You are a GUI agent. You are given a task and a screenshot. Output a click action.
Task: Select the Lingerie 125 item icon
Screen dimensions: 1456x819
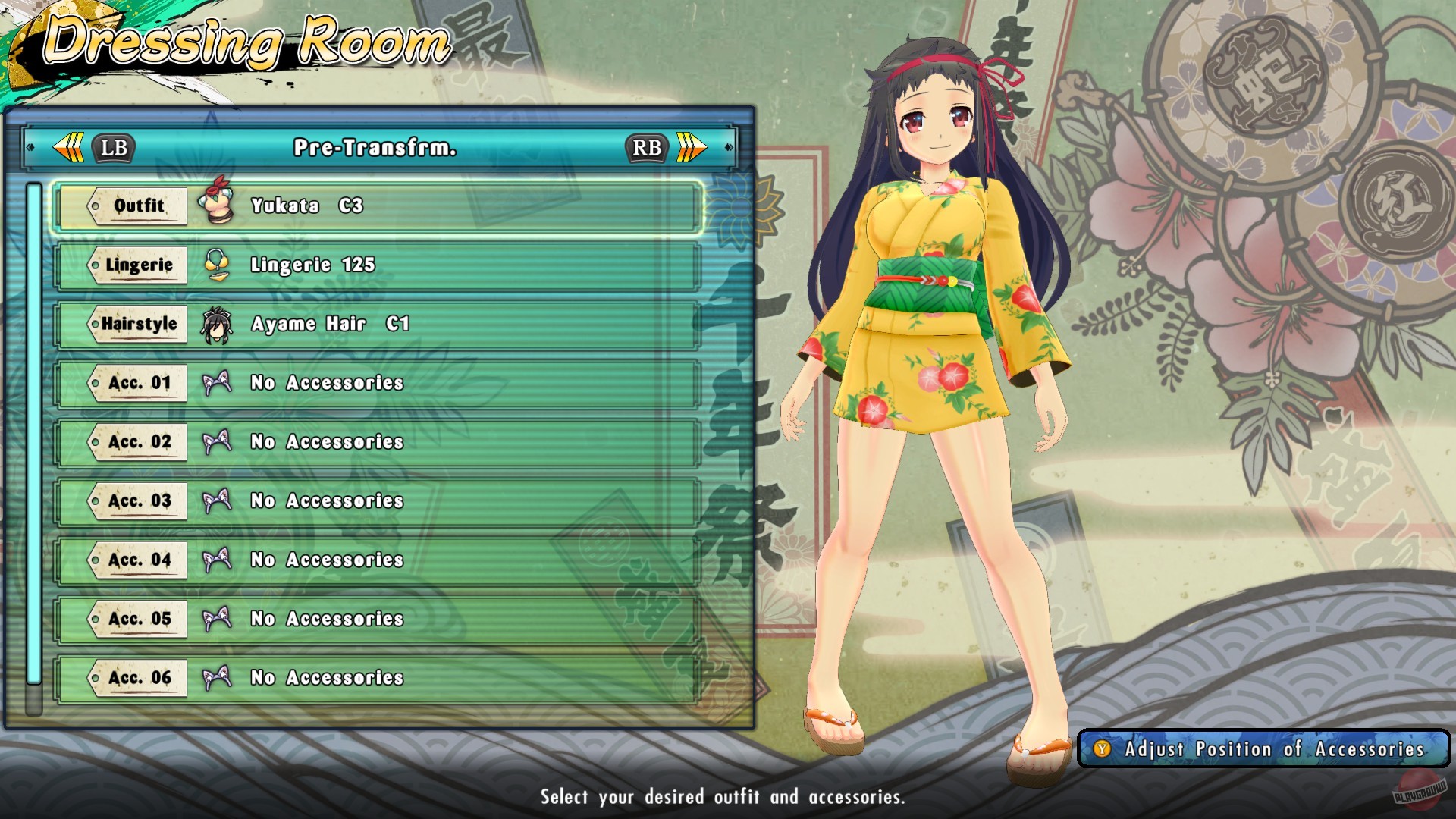pos(218,265)
